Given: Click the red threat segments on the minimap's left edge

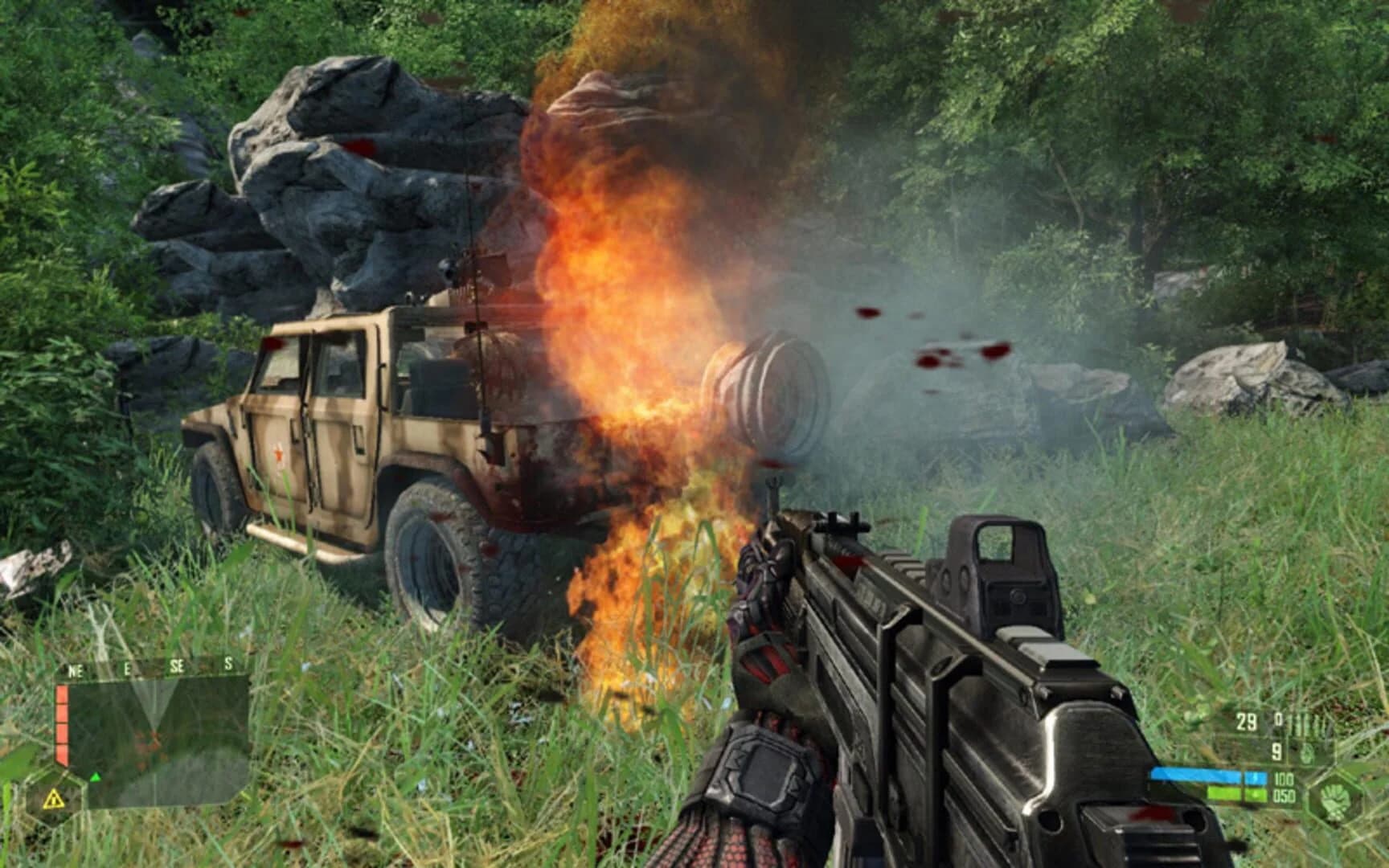Looking at the screenshot, I should pyautogui.click(x=62, y=723).
